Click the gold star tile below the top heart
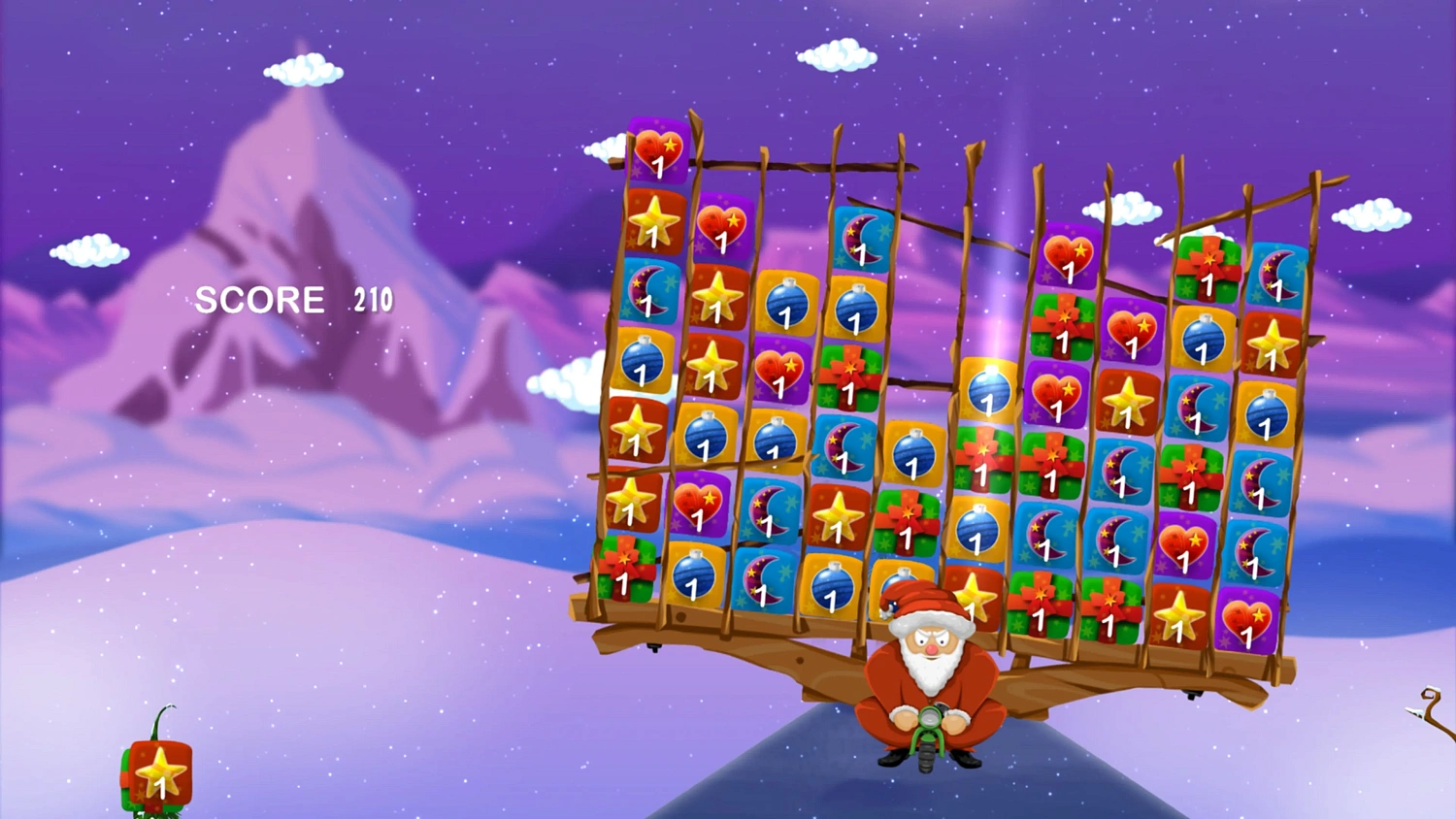Image resolution: width=1456 pixels, height=819 pixels. click(x=655, y=223)
